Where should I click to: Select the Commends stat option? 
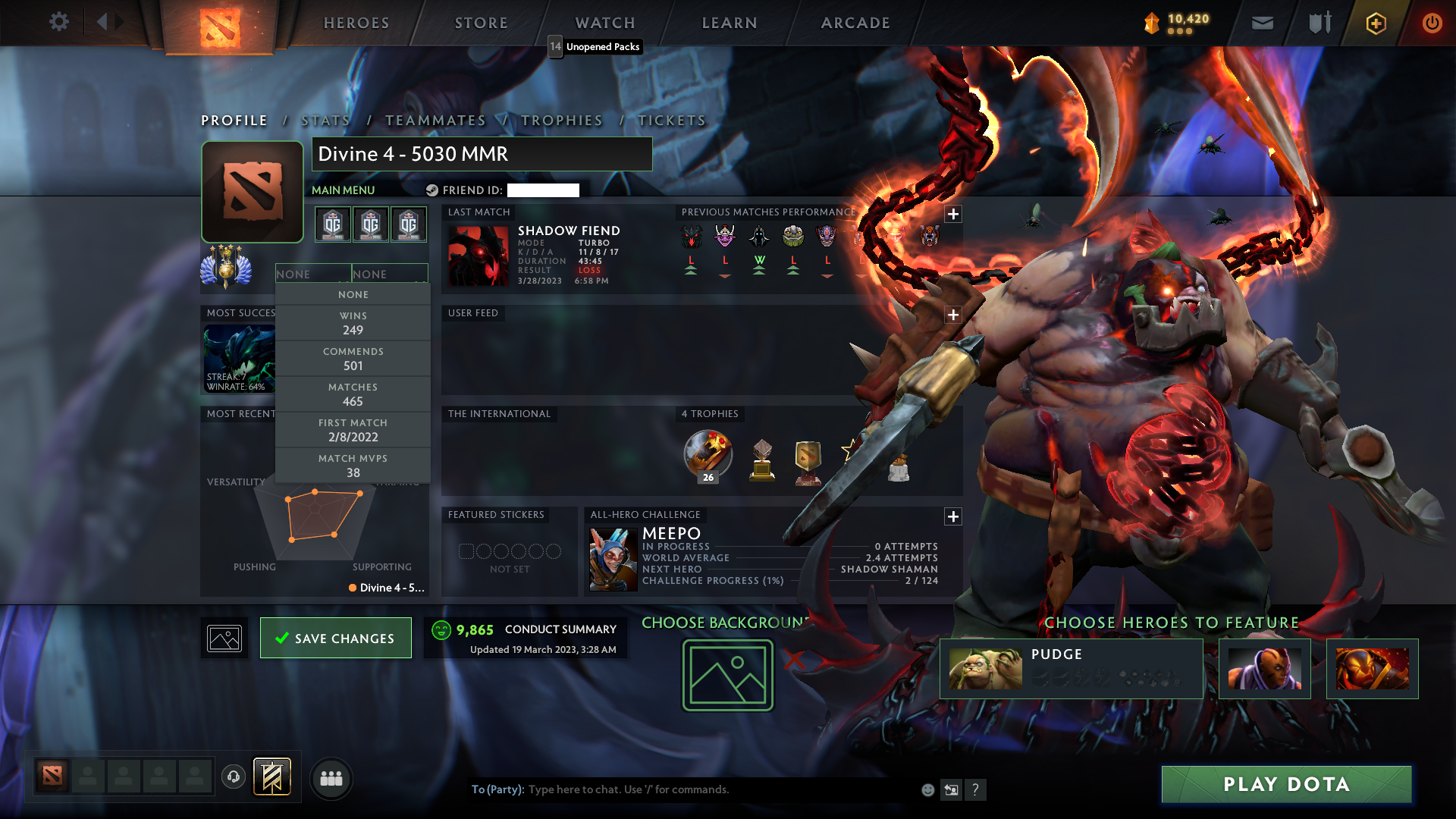tap(353, 358)
